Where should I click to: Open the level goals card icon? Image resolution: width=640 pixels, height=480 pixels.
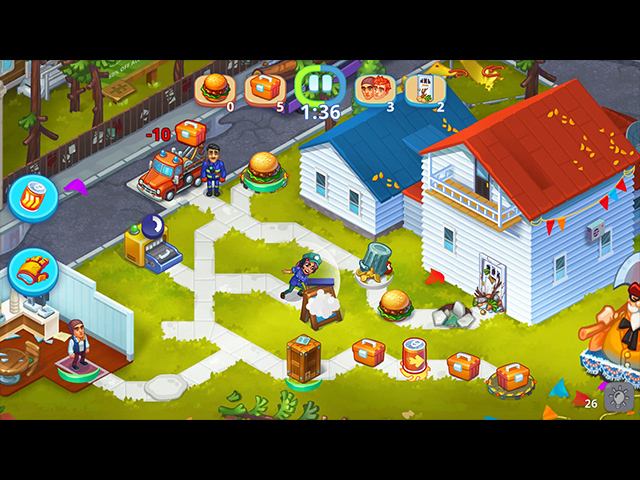click(x=424, y=89)
